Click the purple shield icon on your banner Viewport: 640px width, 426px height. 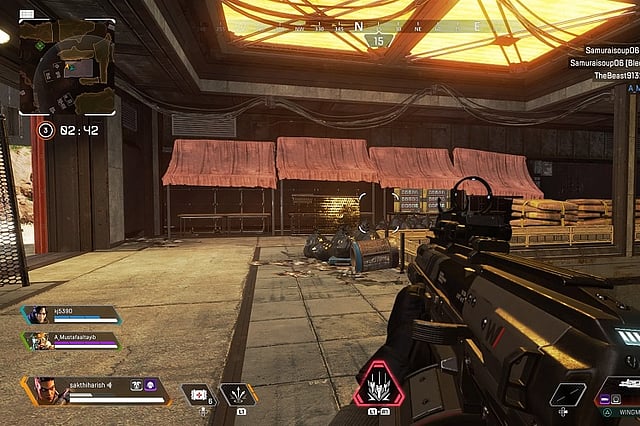pyautogui.click(x=149, y=385)
